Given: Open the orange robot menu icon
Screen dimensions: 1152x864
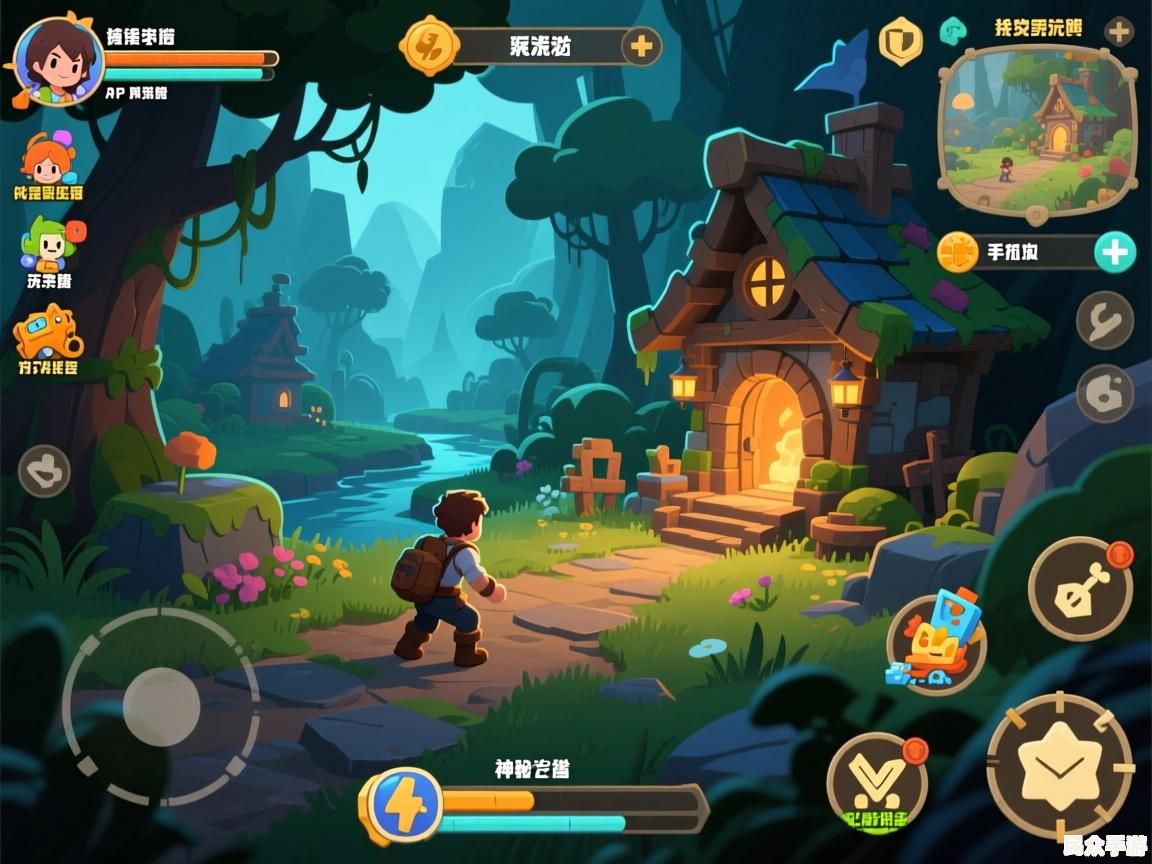Looking at the screenshot, I should coord(47,333).
